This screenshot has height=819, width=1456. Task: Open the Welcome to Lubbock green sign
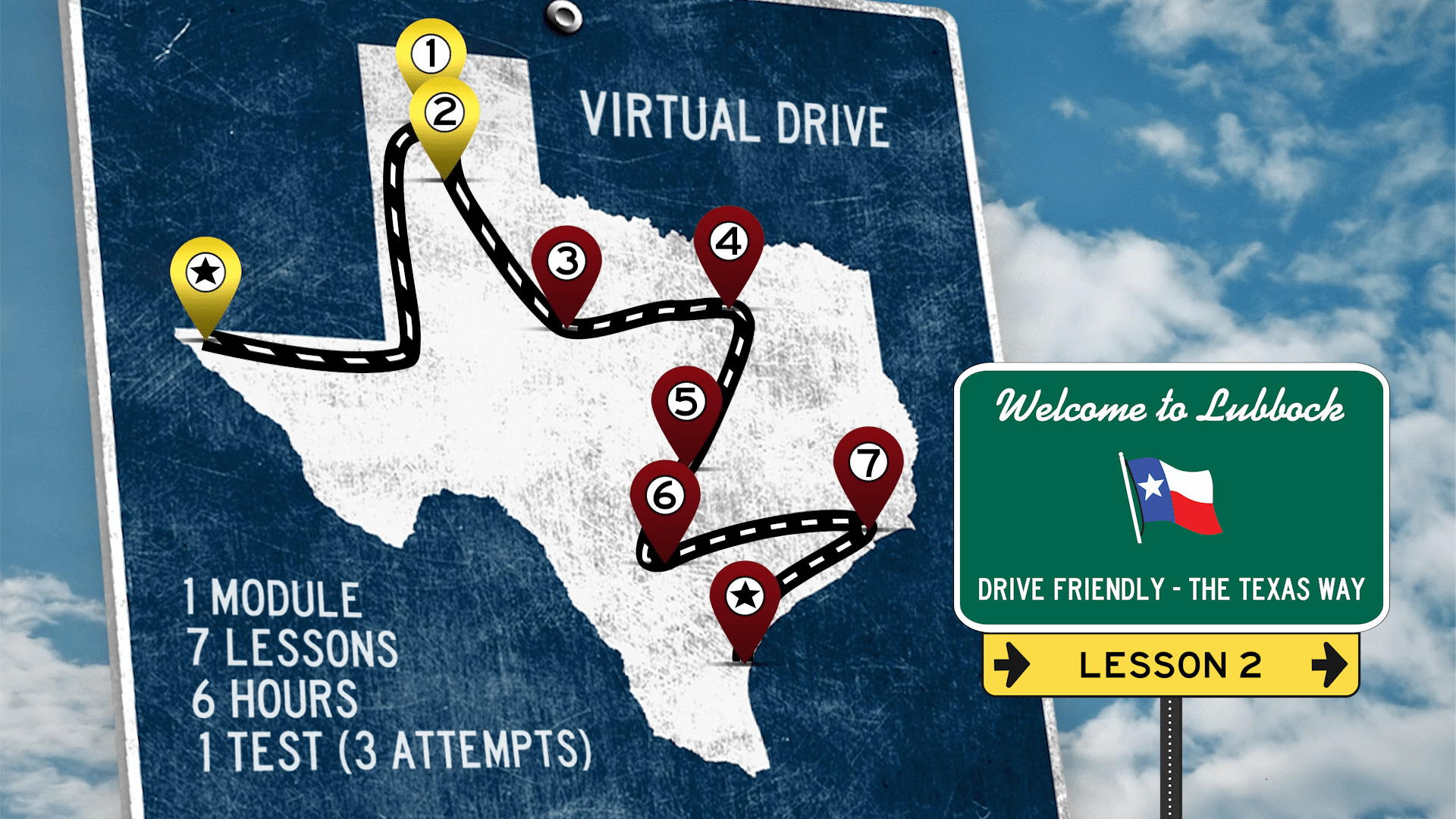coord(1171,497)
